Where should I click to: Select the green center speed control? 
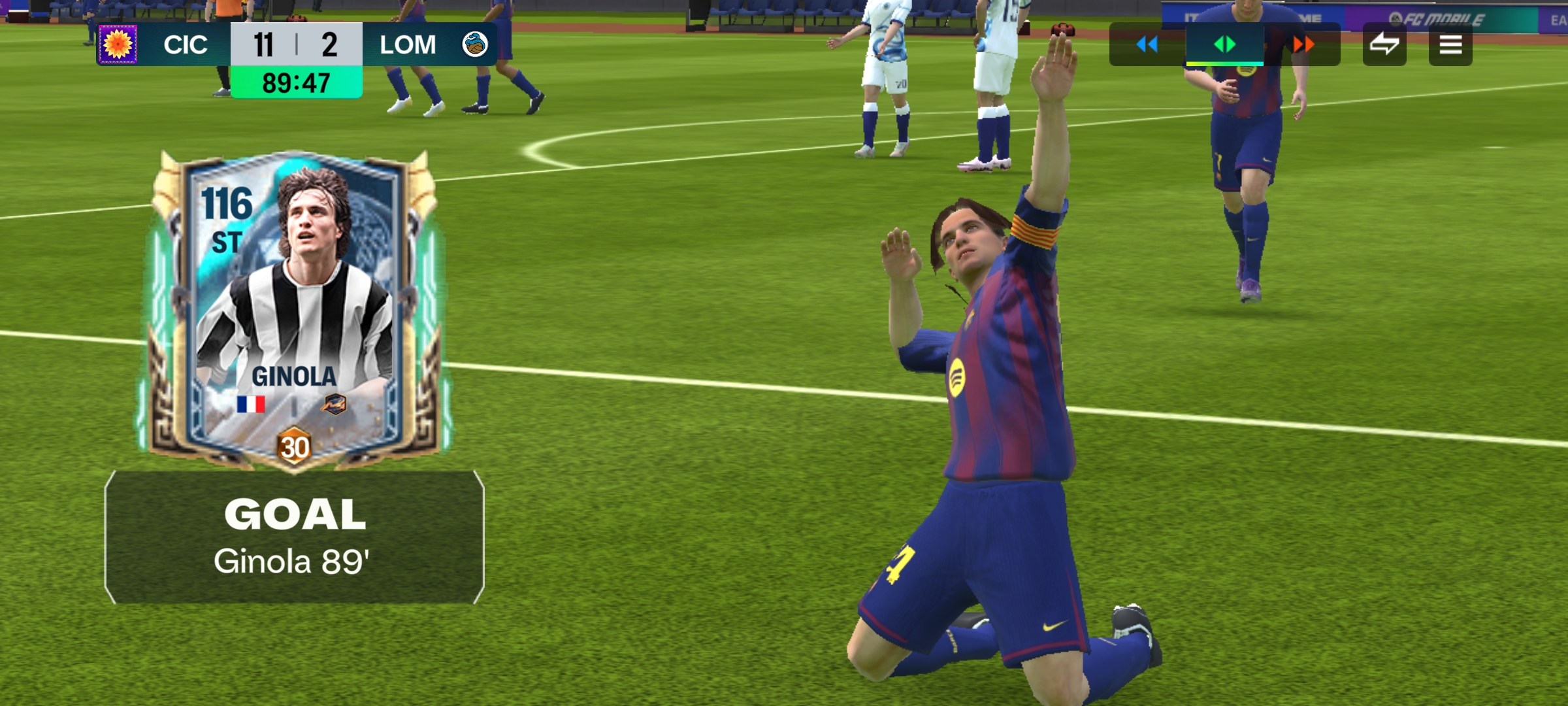point(1224,44)
